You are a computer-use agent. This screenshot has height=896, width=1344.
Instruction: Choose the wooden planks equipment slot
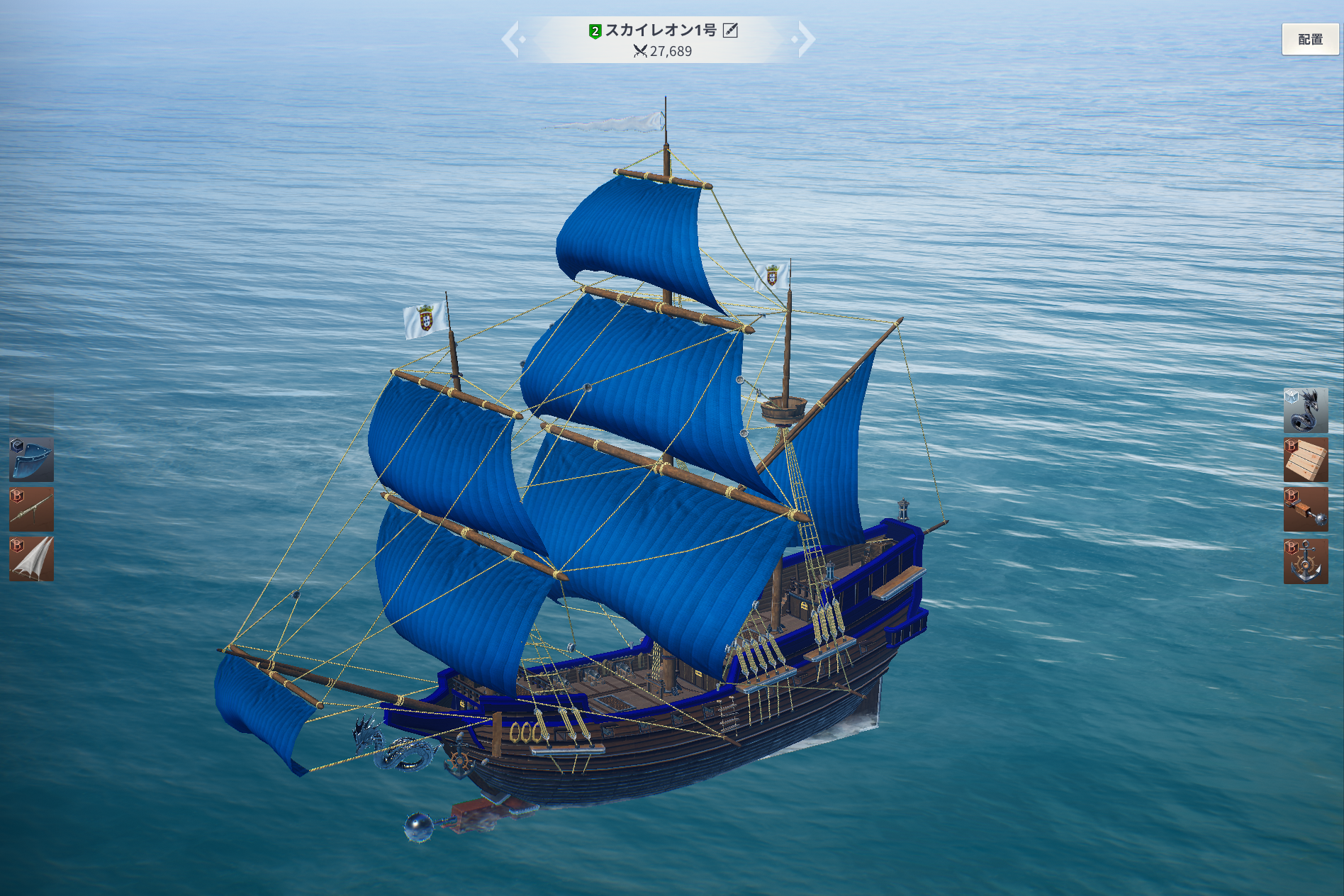1305,459
